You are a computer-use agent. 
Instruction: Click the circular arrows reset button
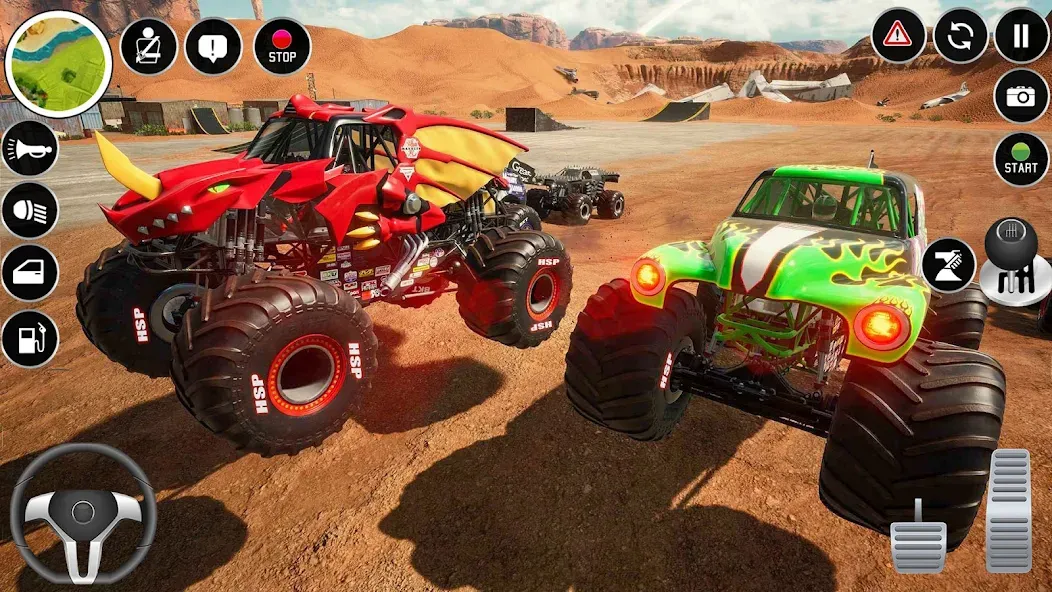point(960,36)
